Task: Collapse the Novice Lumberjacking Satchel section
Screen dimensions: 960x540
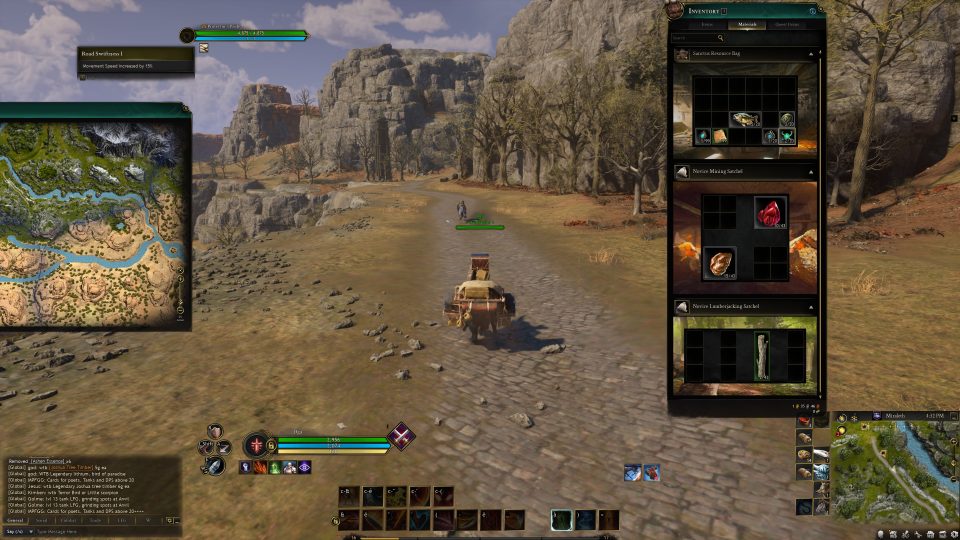Action: coord(811,307)
